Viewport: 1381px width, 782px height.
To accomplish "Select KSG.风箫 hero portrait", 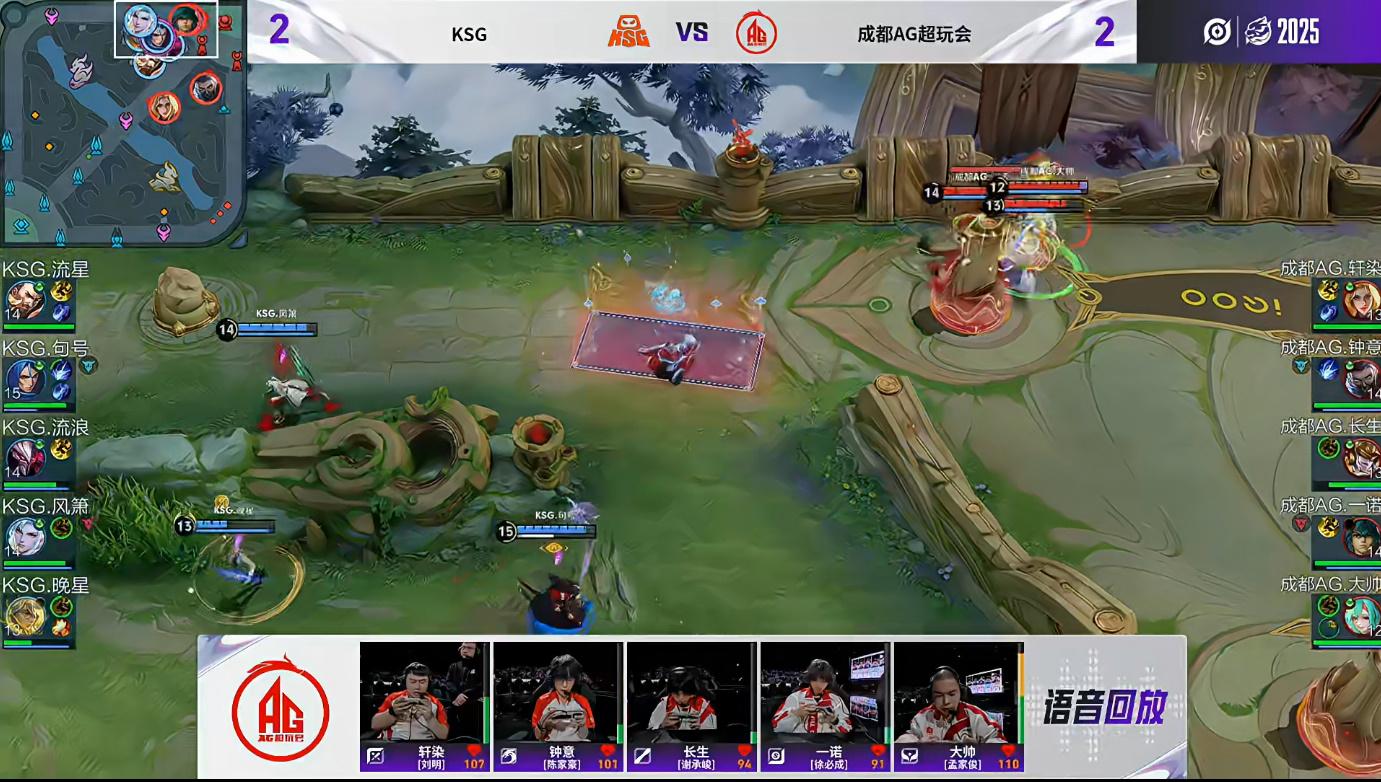I will [x=24, y=538].
